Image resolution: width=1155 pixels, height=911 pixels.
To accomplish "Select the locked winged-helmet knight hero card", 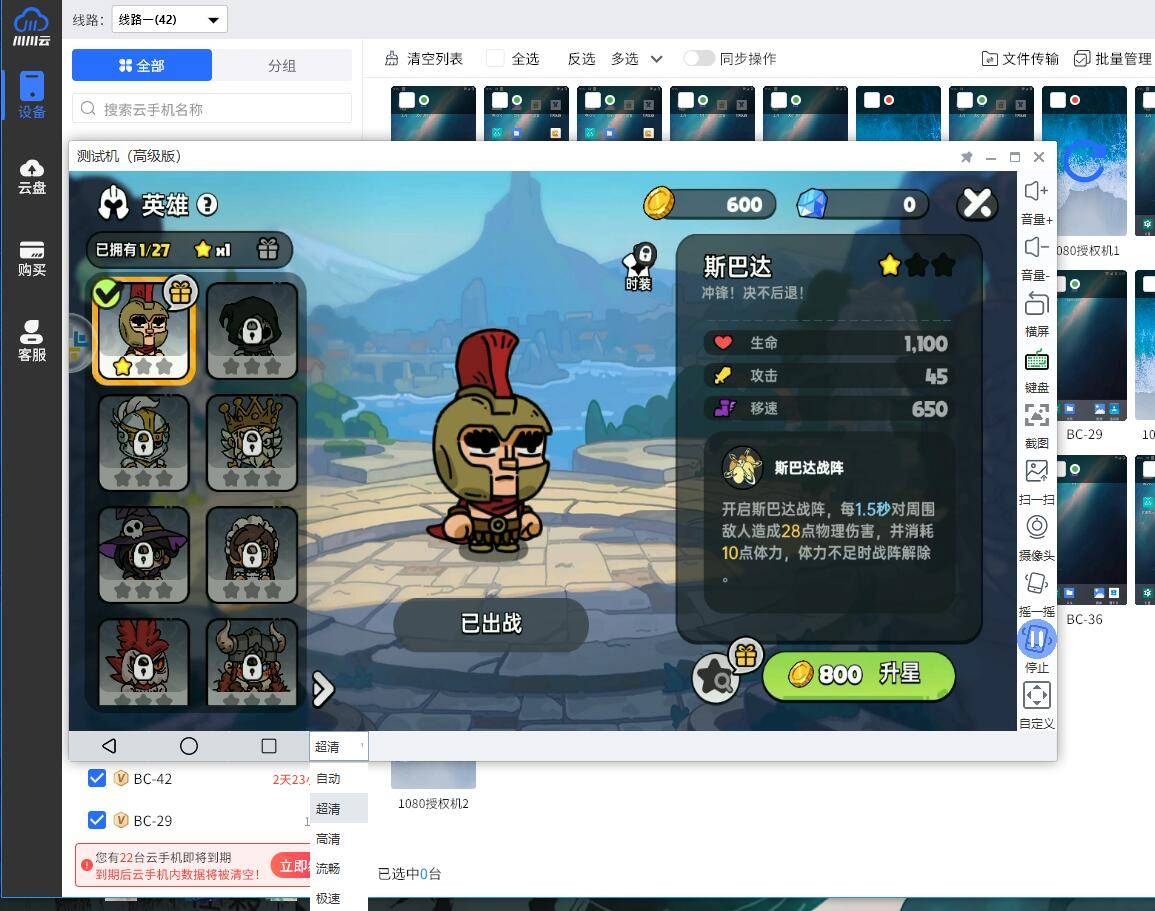I will 143,442.
